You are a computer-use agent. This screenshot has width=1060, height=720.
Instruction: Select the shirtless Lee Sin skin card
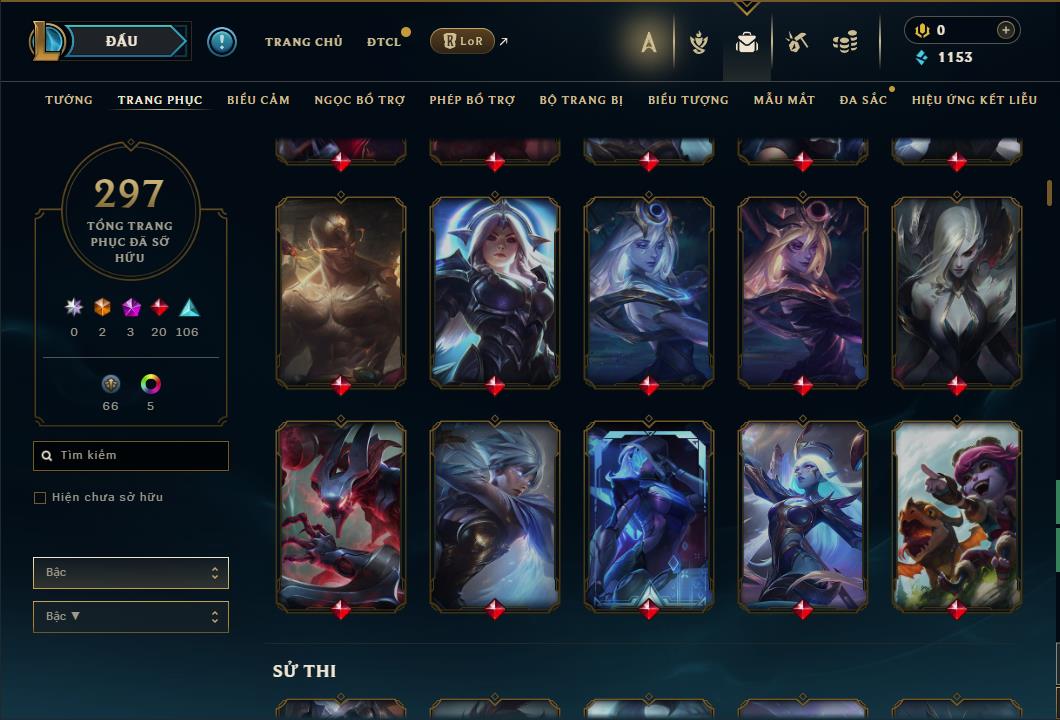[x=341, y=291]
